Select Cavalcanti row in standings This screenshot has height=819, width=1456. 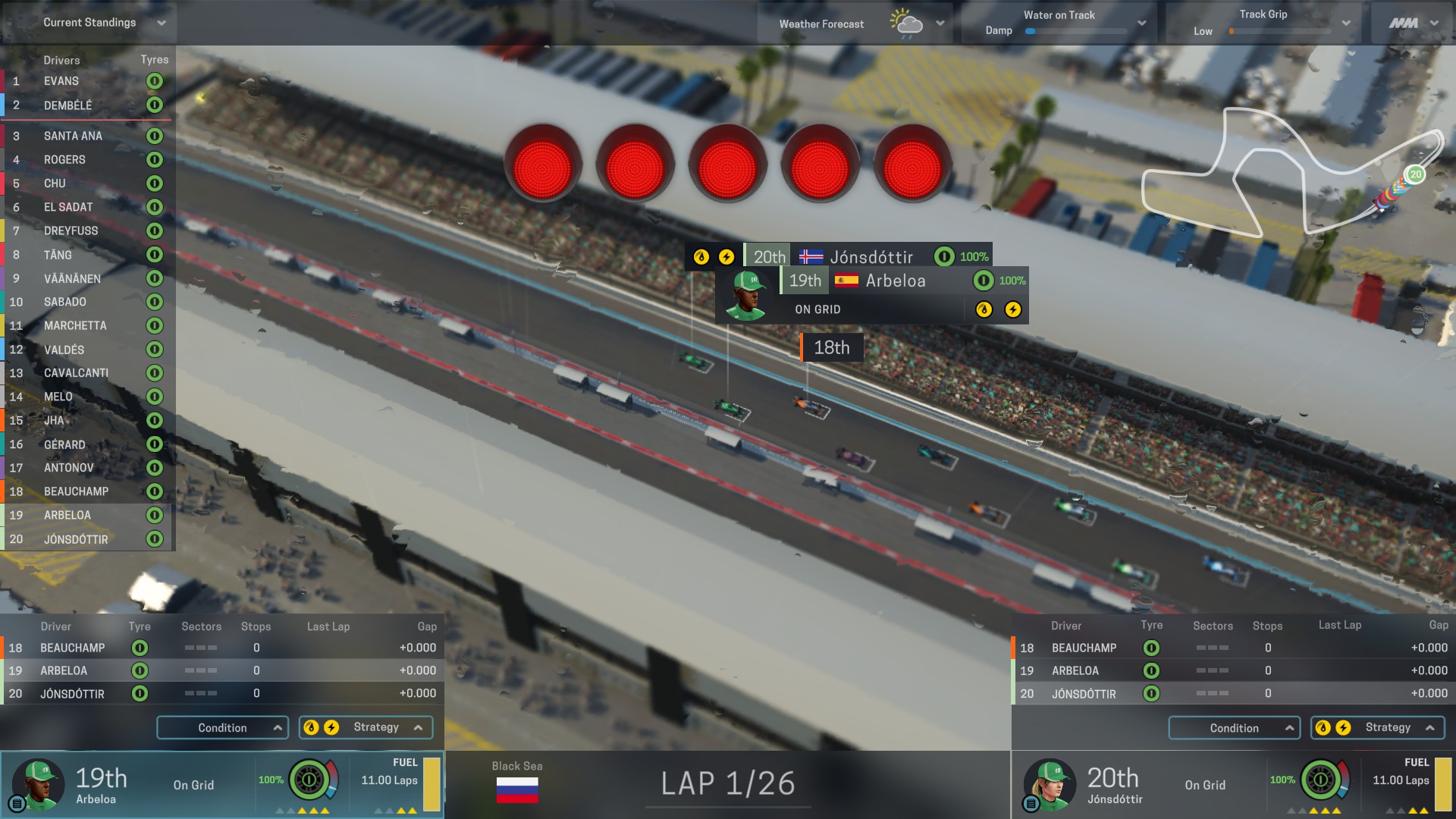tap(76, 373)
